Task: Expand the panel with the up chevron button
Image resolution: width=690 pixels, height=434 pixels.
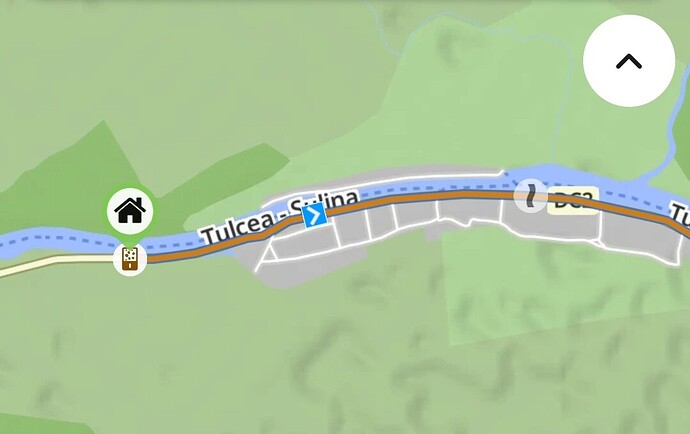Action: pos(628,61)
